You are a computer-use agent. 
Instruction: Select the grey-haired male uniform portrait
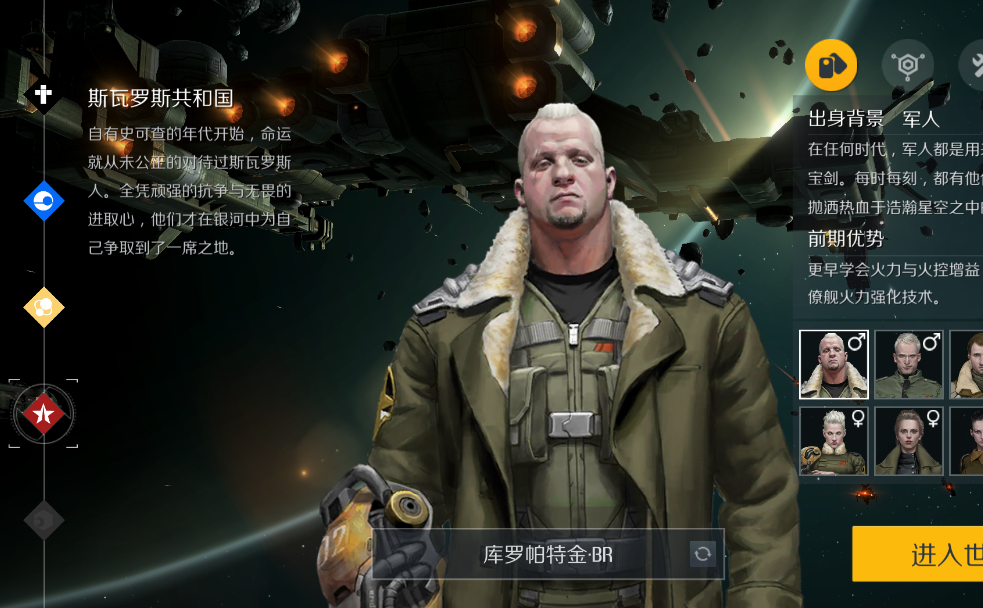(909, 364)
